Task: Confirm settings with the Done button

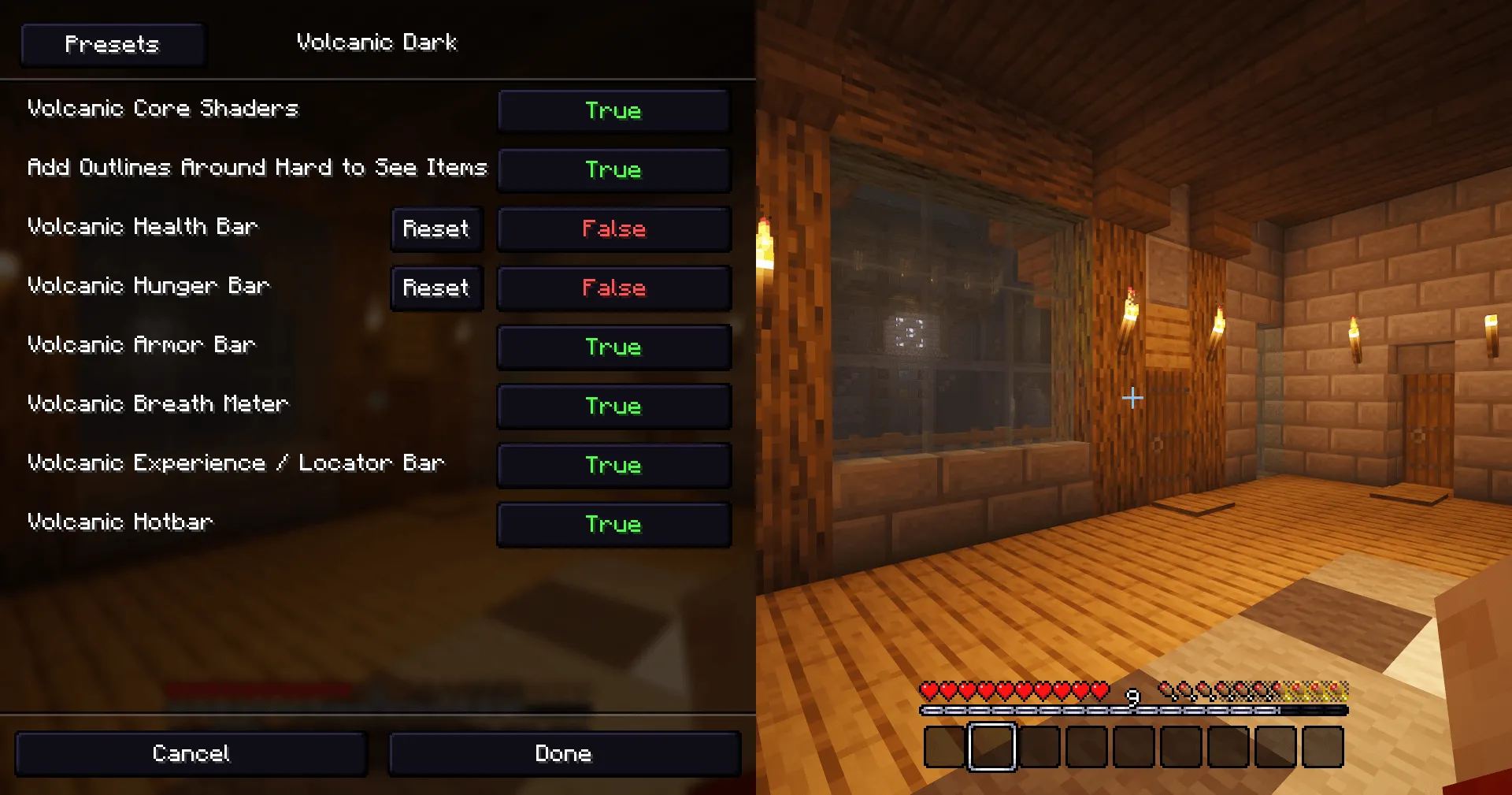Action: pos(564,753)
